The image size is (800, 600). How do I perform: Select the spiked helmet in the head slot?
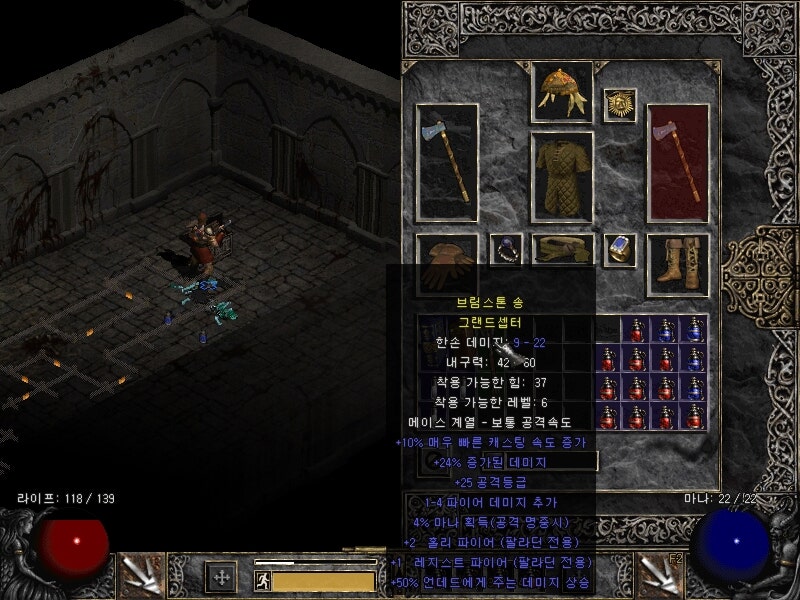point(561,92)
